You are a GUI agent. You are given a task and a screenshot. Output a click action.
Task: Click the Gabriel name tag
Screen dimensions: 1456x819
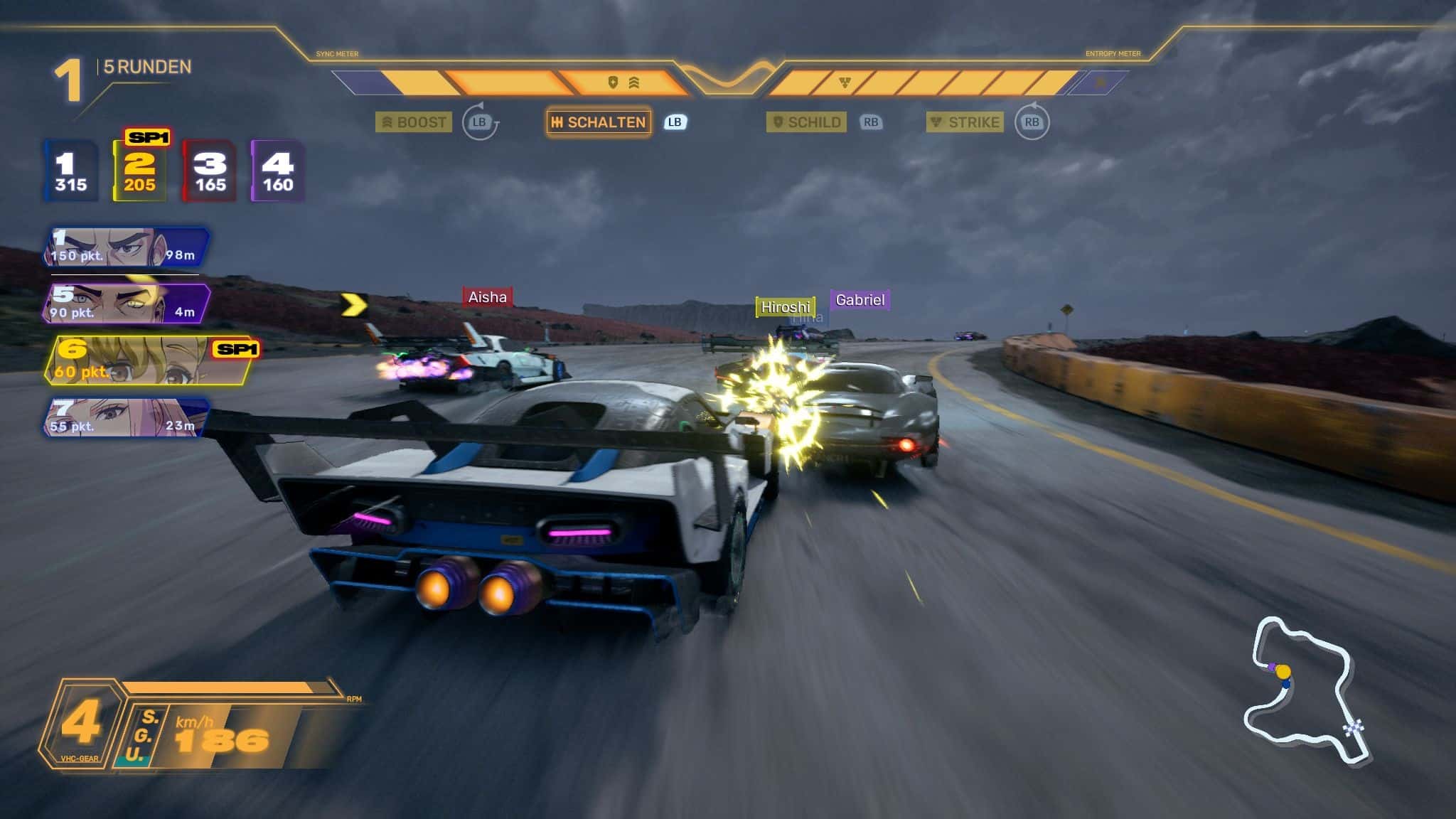point(860,300)
